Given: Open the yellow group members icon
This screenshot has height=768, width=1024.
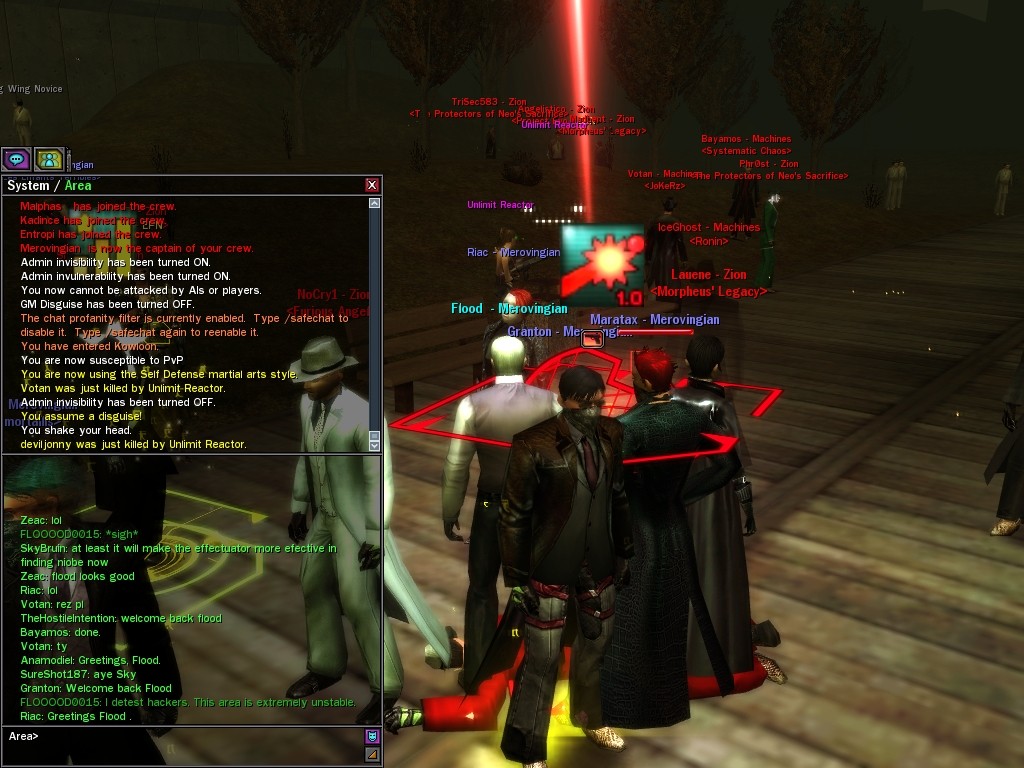Looking at the screenshot, I should [49, 159].
